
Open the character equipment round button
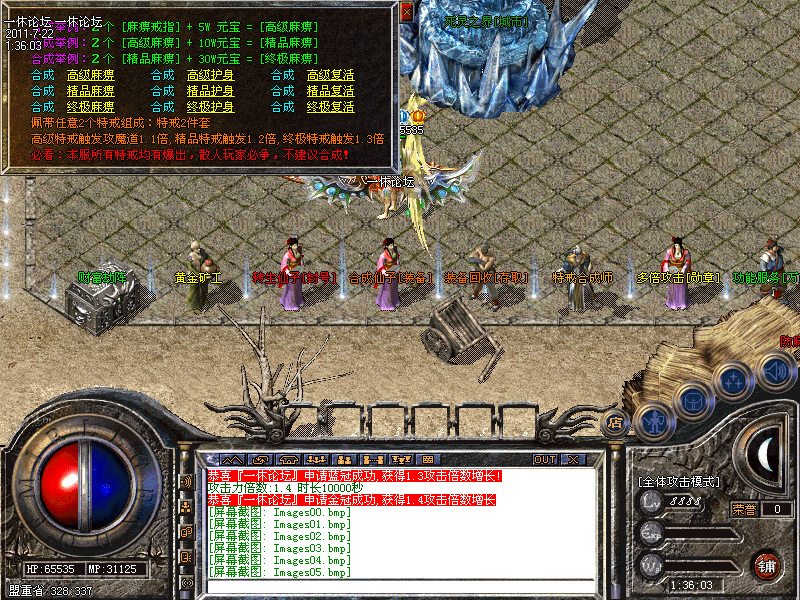coord(655,421)
